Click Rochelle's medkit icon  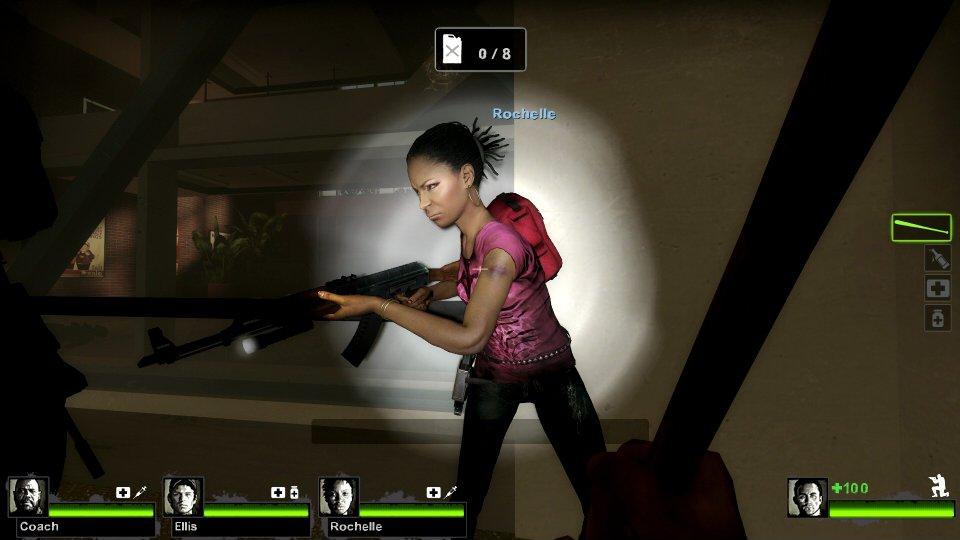click(x=433, y=492)
